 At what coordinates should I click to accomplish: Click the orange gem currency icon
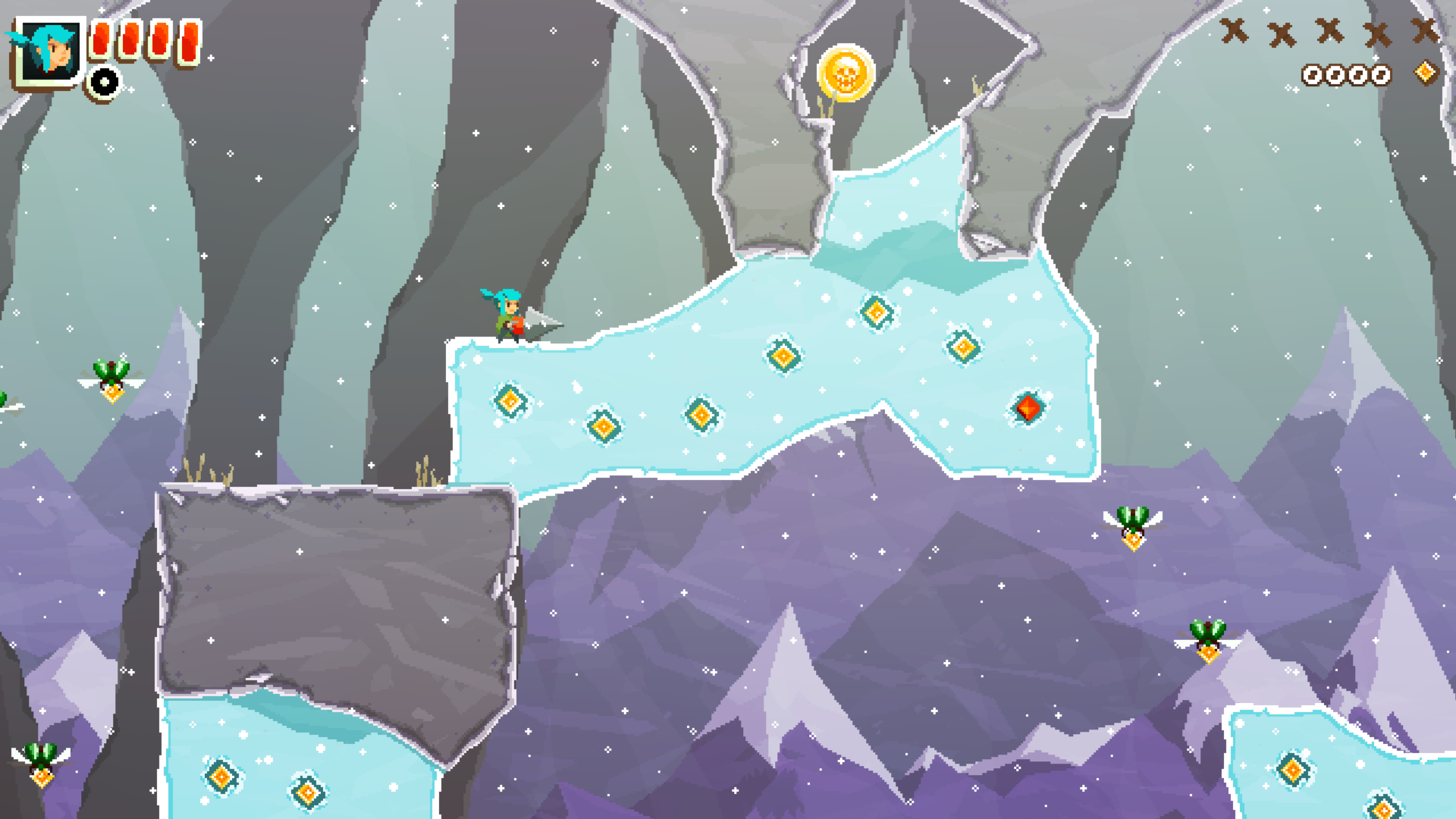tap(1426, 73)
